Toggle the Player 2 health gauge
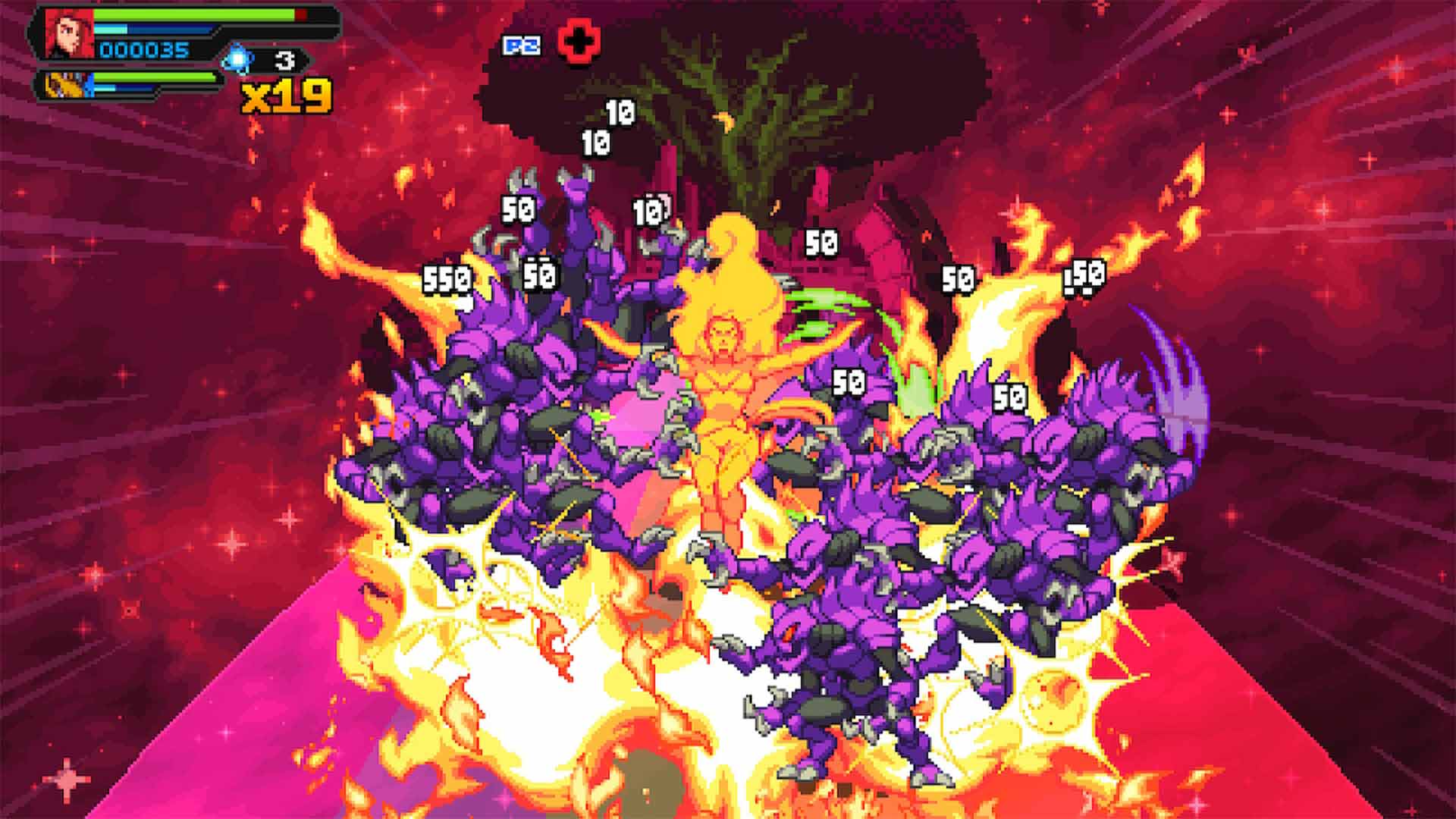The height and width of the screenshot is (819, 1456). 152,76
